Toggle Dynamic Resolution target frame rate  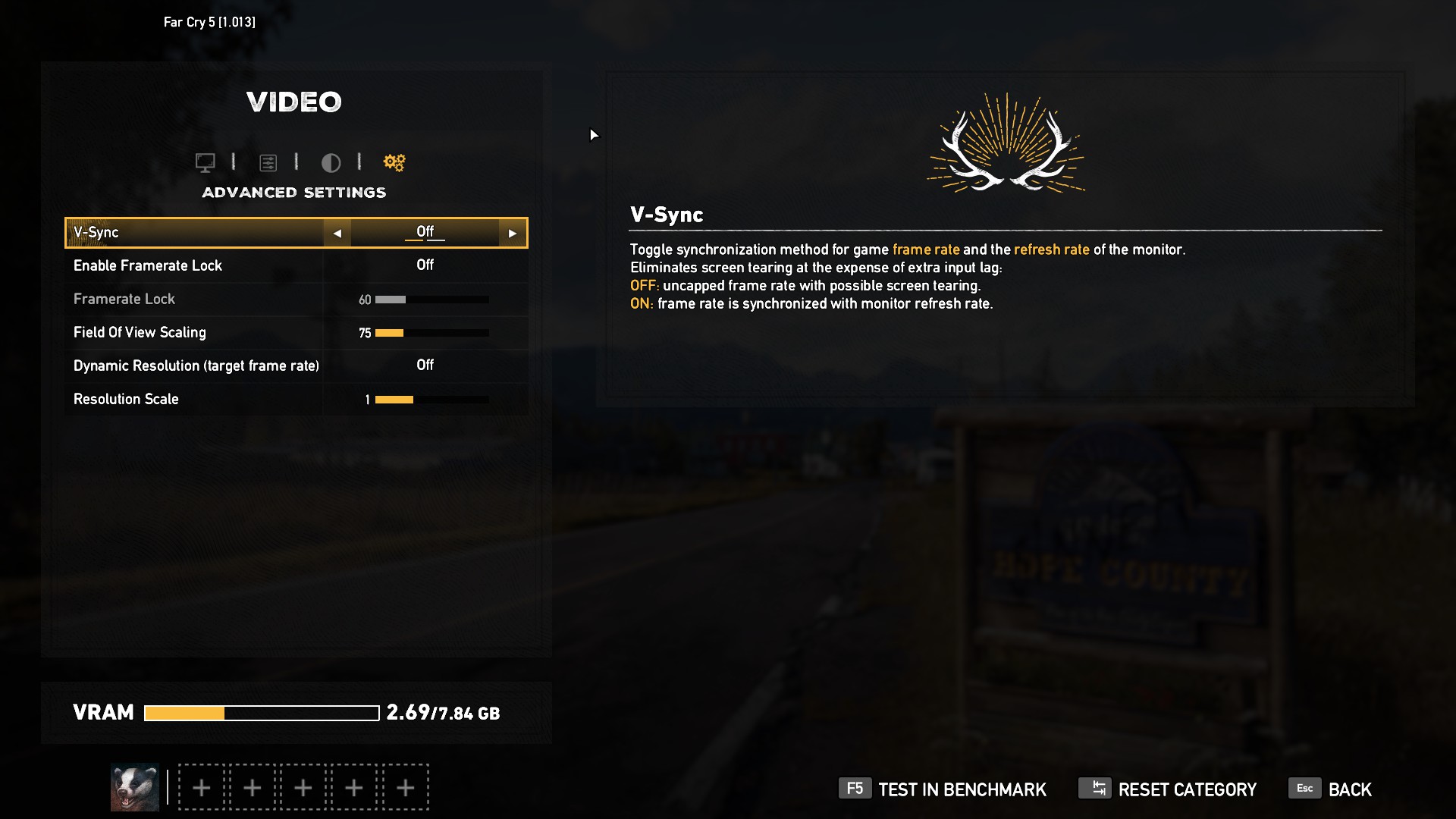tap(425, 366)
